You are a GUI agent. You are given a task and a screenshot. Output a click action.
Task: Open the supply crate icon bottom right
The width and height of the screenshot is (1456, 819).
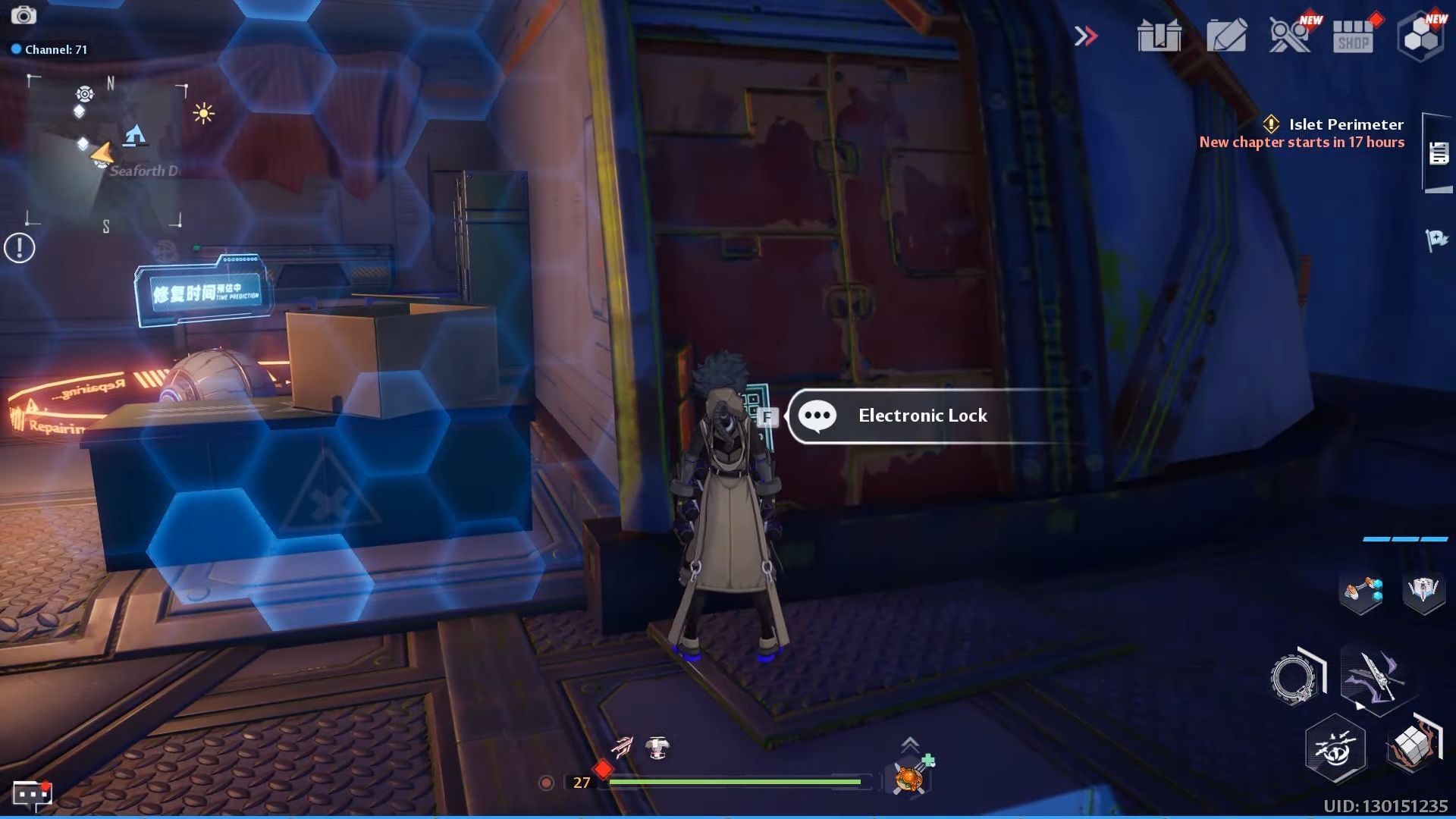[1412, 746]
